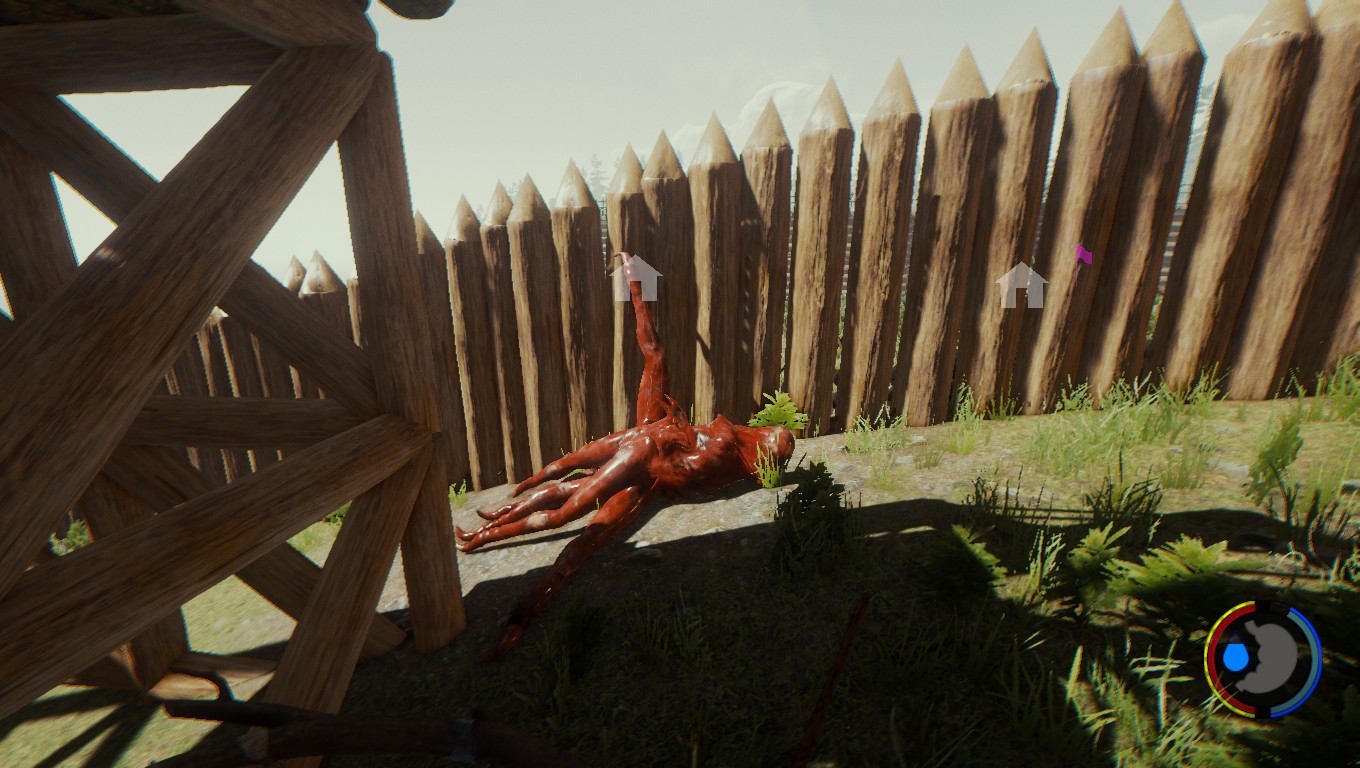Click the home marker beside the pink flag
Screen dimensions: 1360x768
(x=1021, y=286)
